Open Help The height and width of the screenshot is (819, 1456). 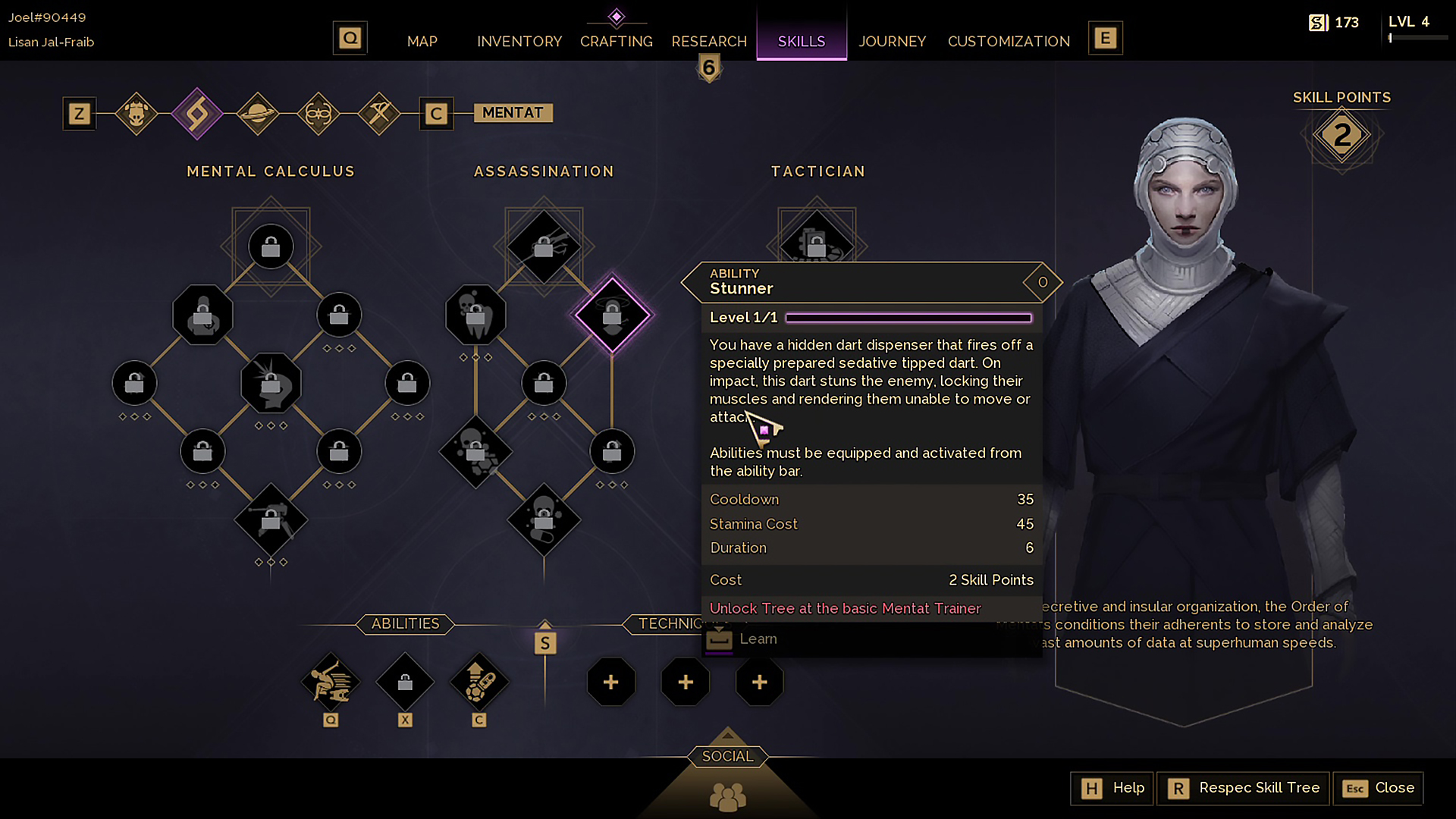point(1112,788)
